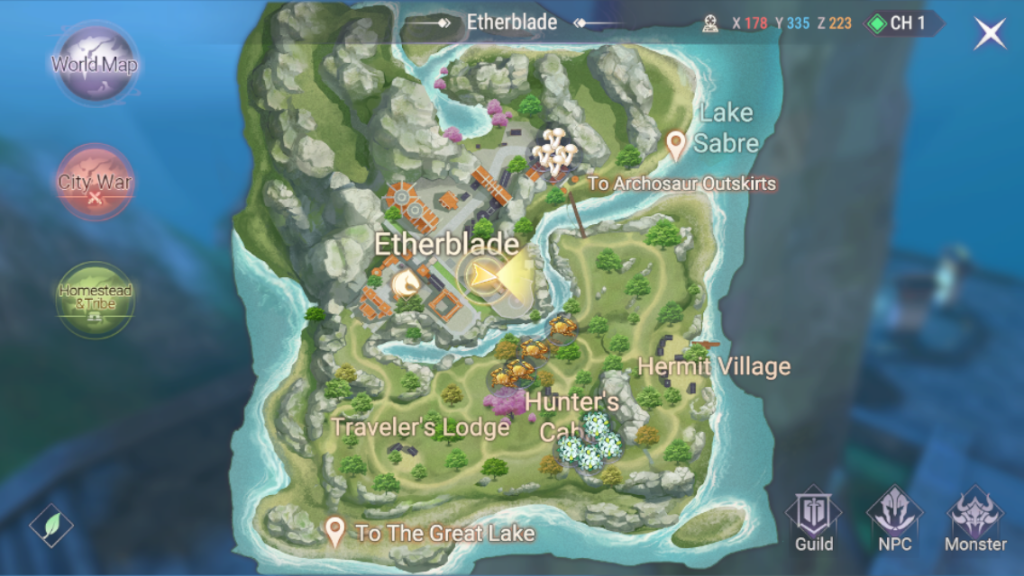Click the Lake Sabre location pin
The image size is (1024, 576).
point(676,144)
